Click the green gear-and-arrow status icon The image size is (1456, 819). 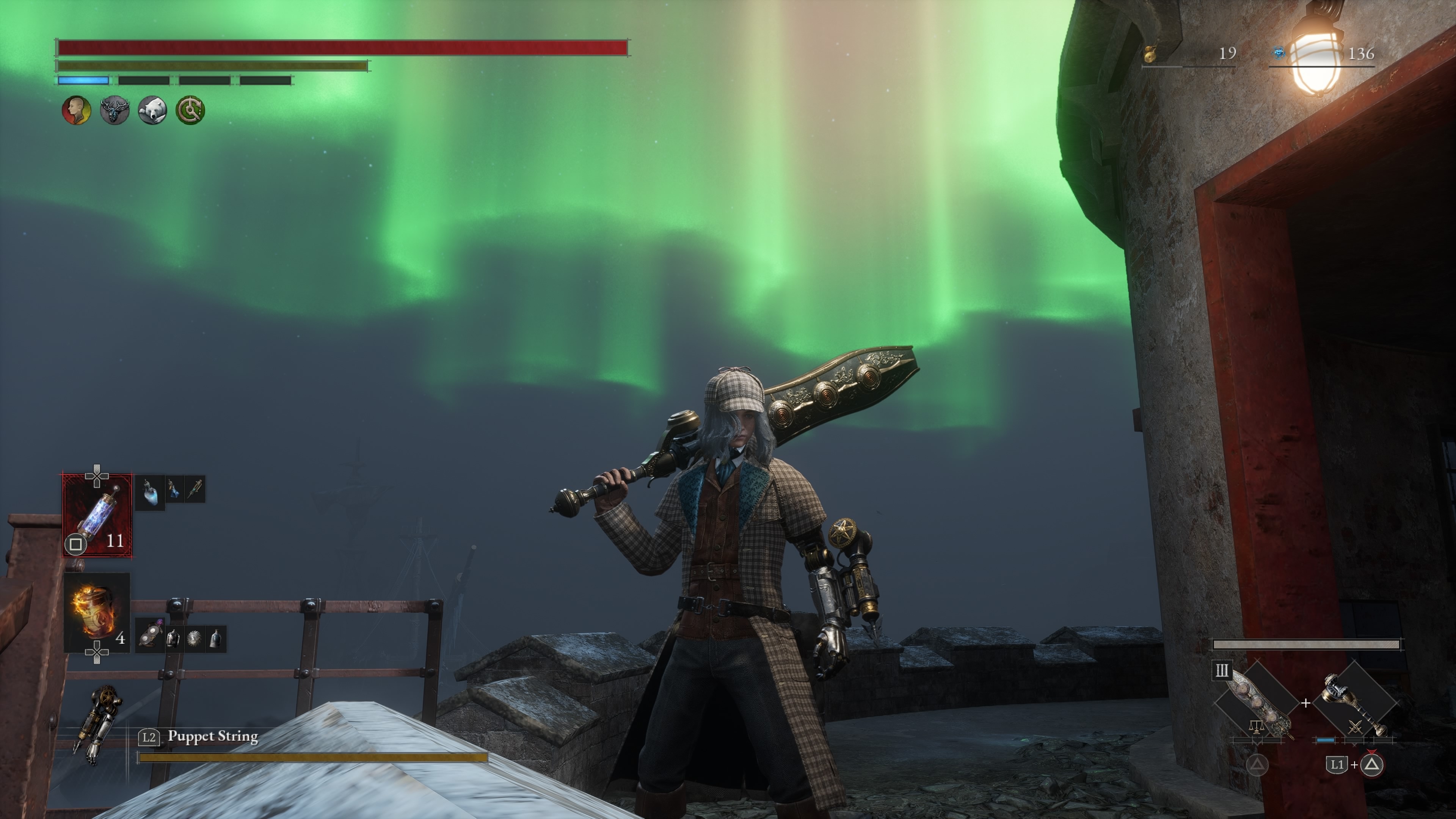click(x=190, y=110)
